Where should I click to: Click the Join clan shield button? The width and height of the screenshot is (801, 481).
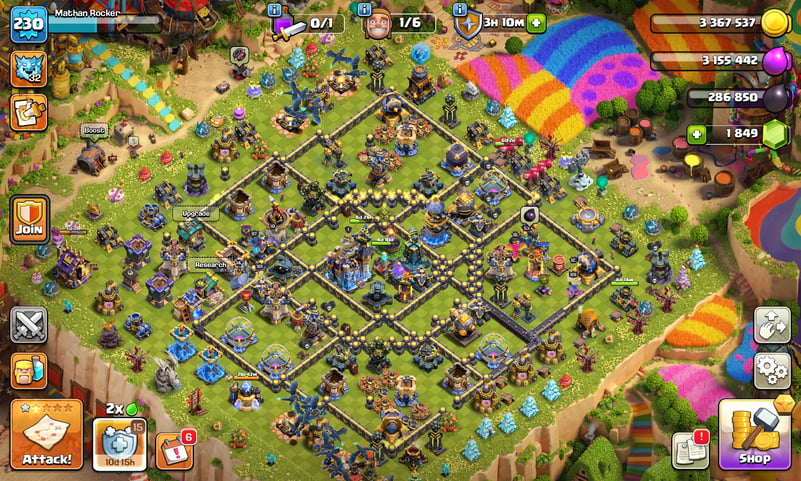[30, 219]
